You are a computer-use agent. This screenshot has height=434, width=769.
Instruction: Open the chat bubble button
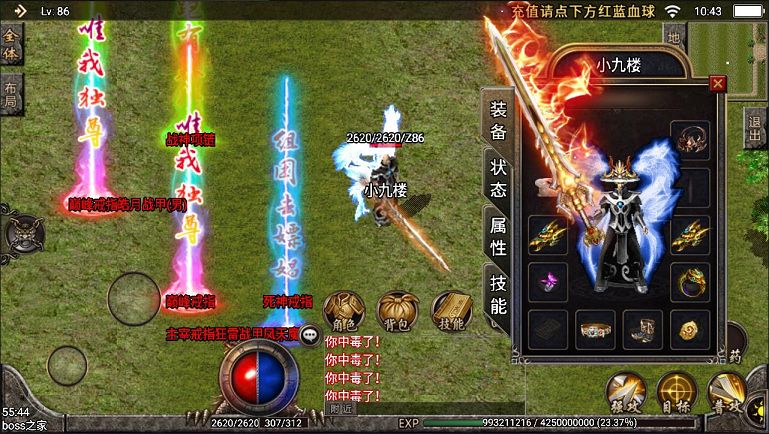310,337
